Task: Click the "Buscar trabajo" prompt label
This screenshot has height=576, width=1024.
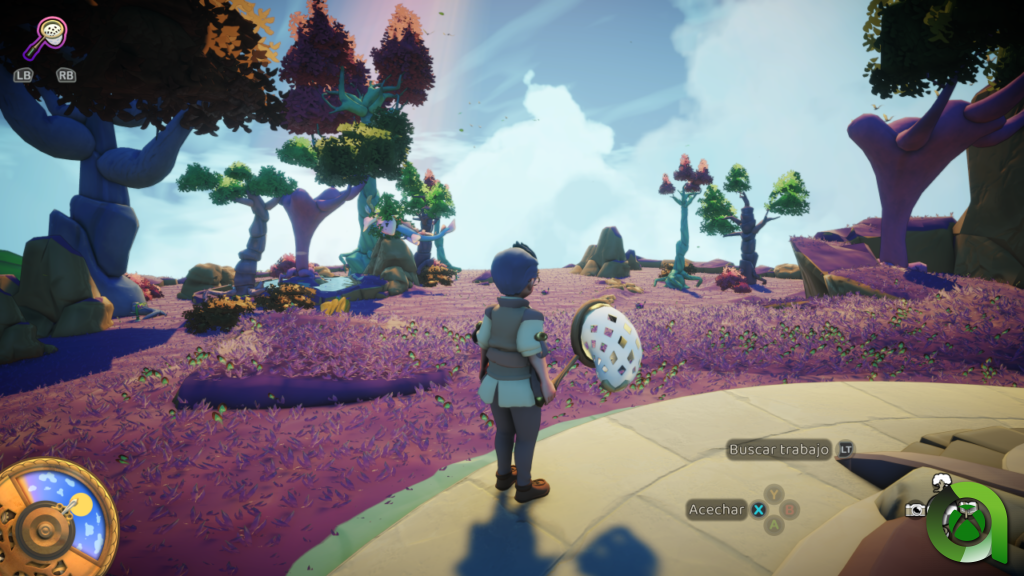Action: 779,450
